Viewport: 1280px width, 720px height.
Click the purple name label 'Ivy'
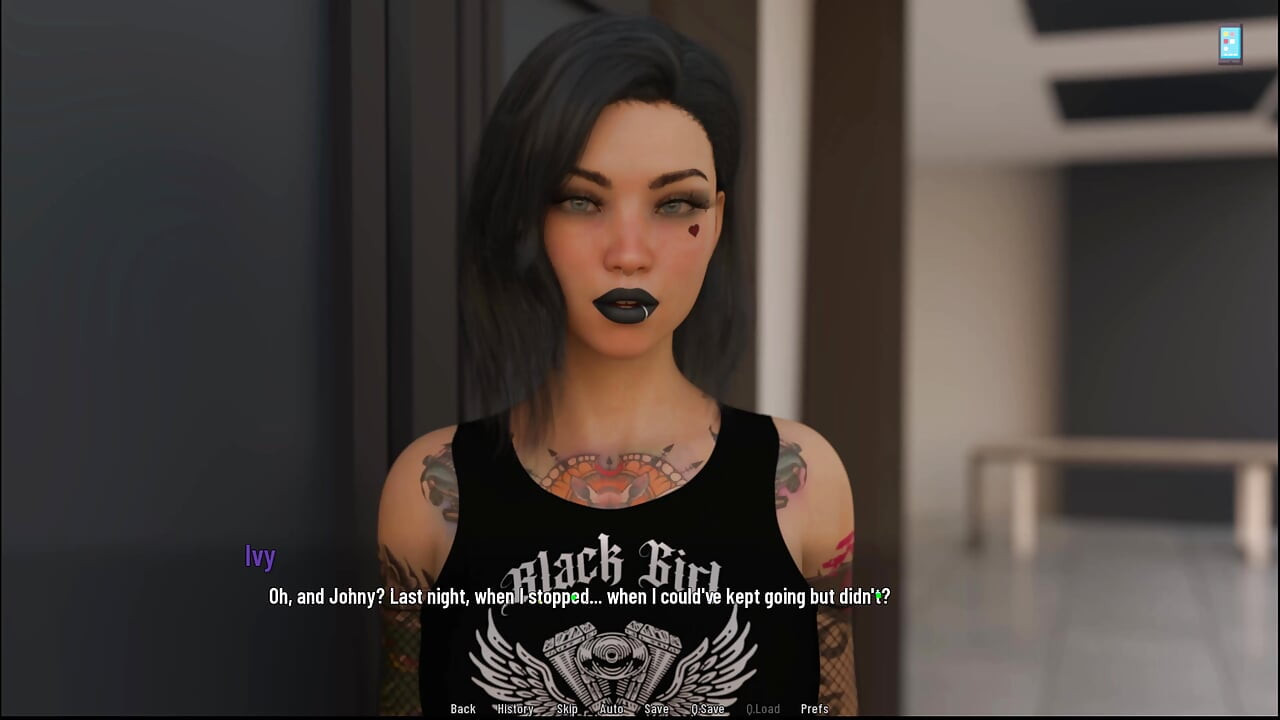click(x=260, y=556)
